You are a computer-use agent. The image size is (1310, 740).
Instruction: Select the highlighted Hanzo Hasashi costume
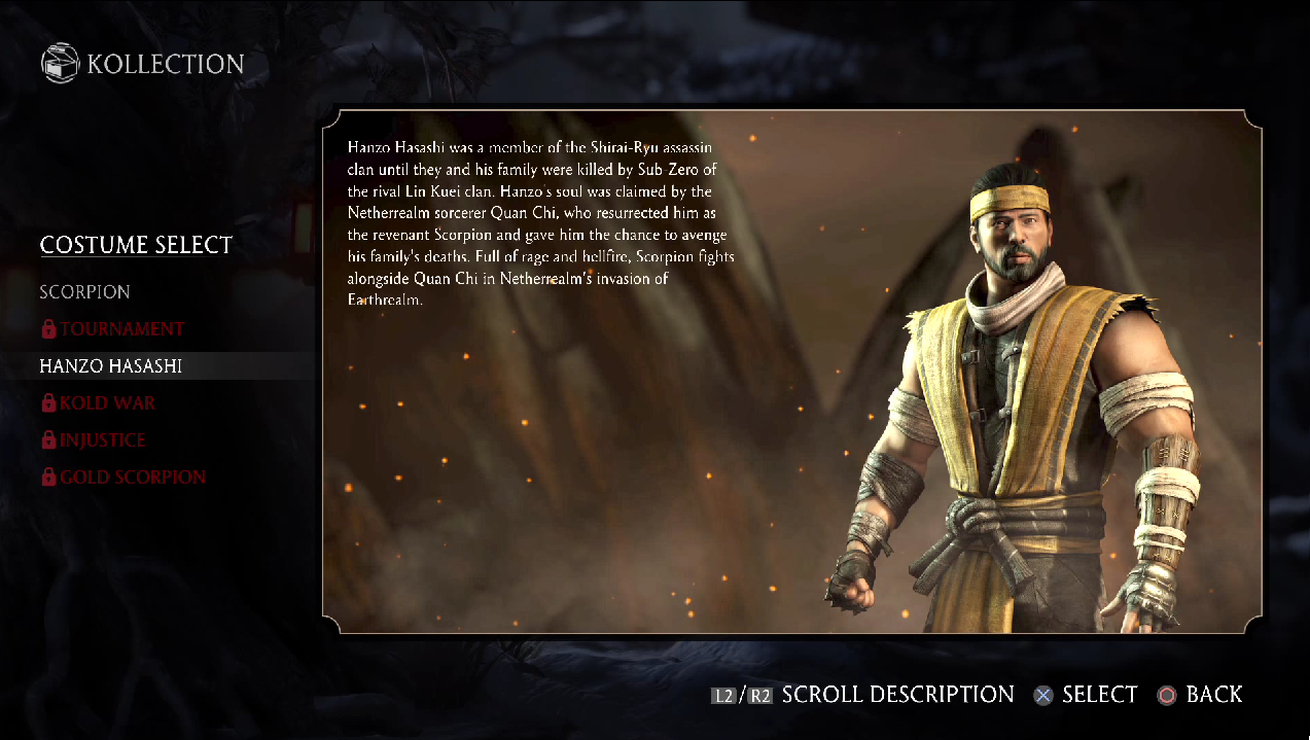pyautogui.click(x=111, y=366)
